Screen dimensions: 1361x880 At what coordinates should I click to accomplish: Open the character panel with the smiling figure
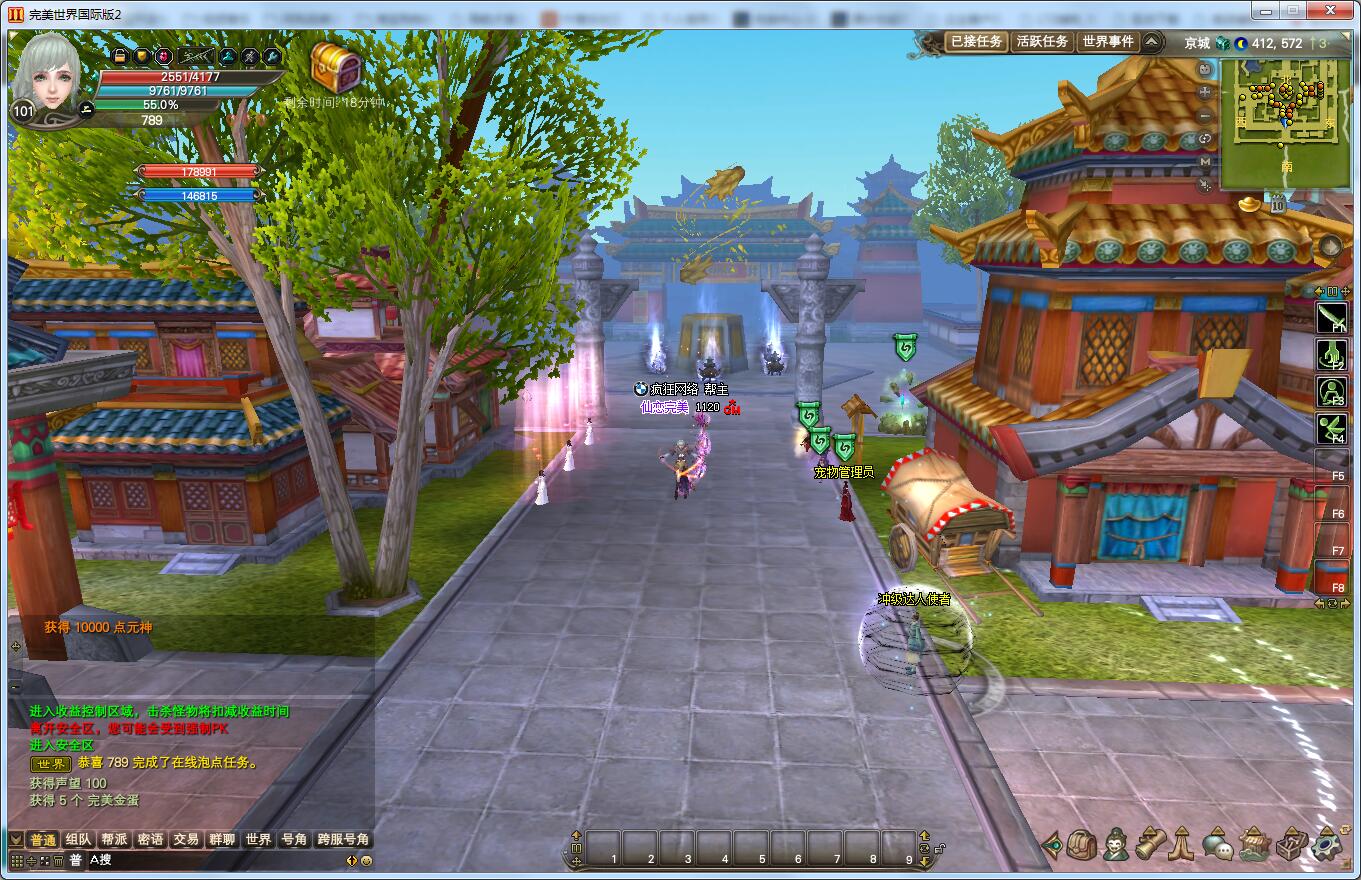click(x=1116, y=845)
